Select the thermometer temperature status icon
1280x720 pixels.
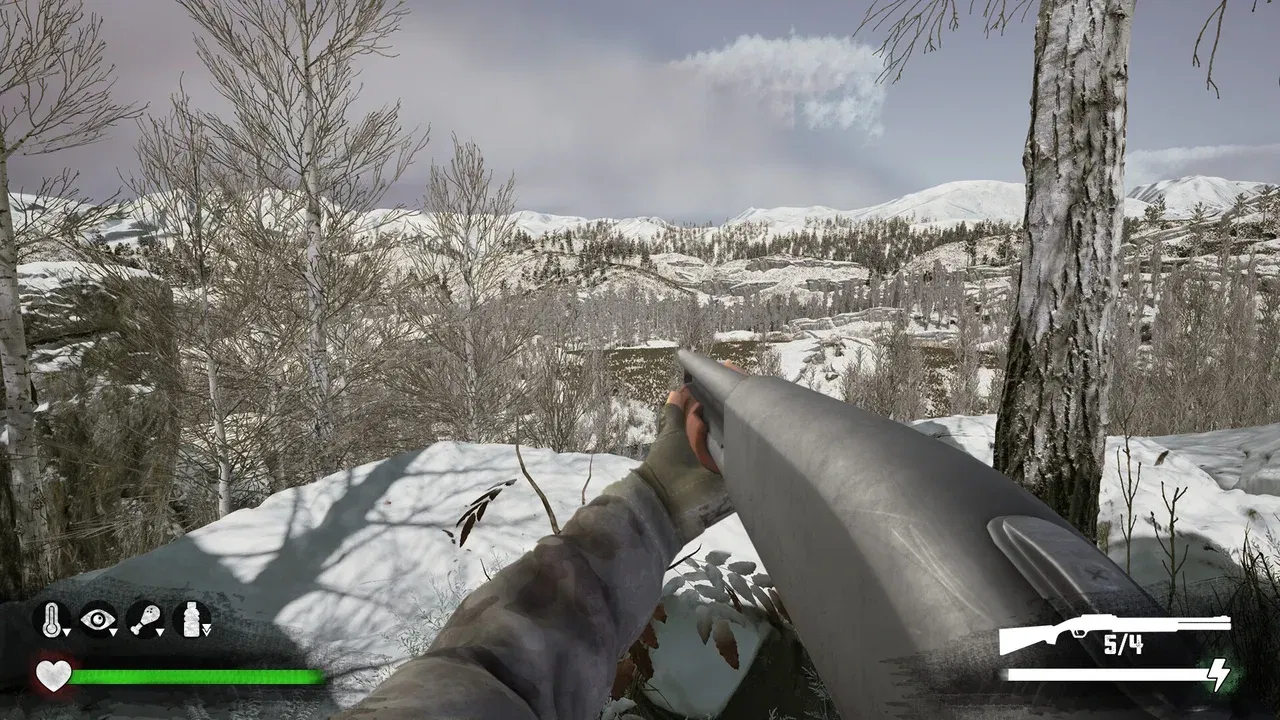[x=51, y=618]
